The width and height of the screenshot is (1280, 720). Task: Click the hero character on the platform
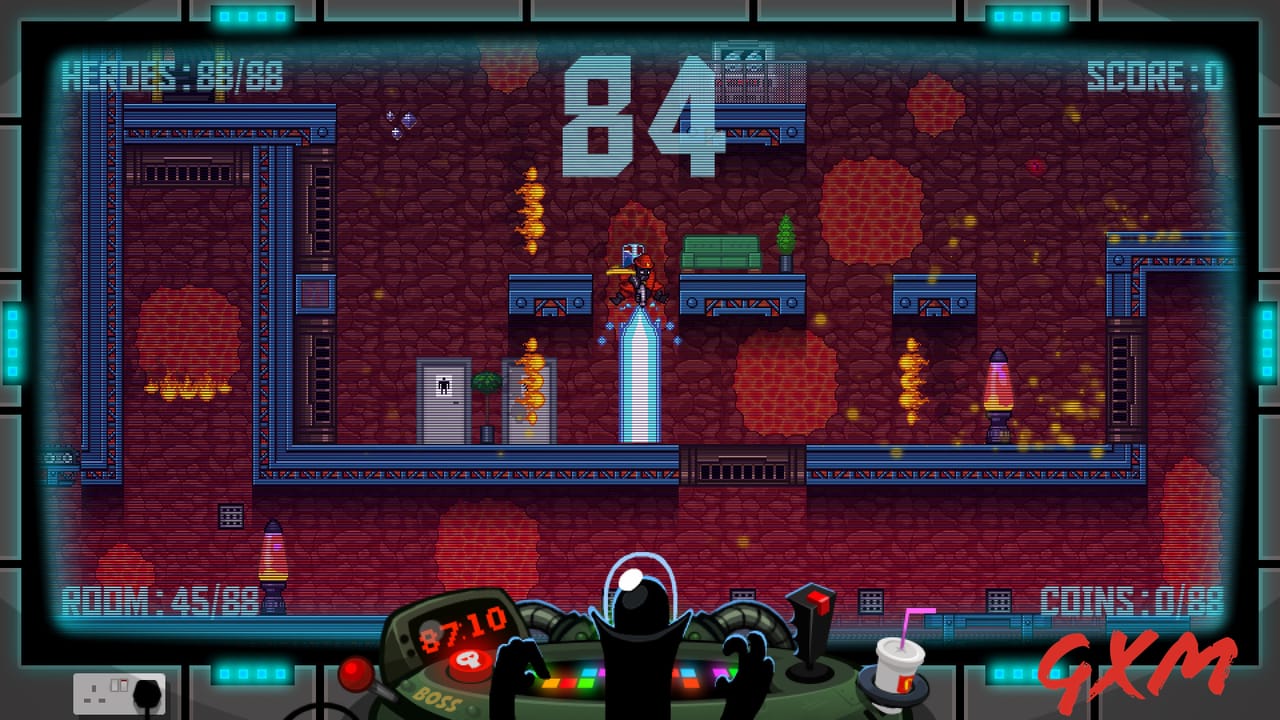pyautogui.click(x=638, y=280)
